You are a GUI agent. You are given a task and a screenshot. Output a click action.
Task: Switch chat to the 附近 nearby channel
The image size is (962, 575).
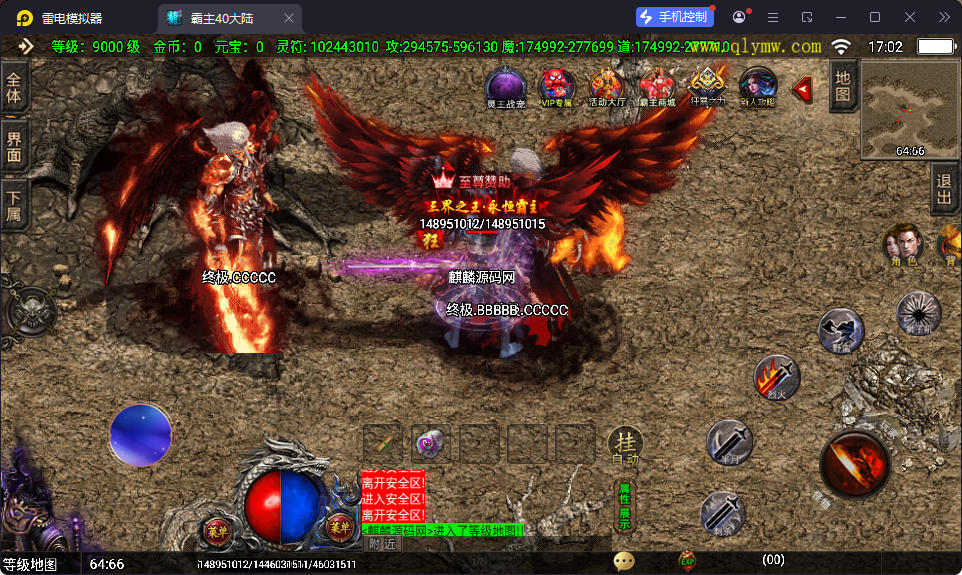[x=382, y=544]
